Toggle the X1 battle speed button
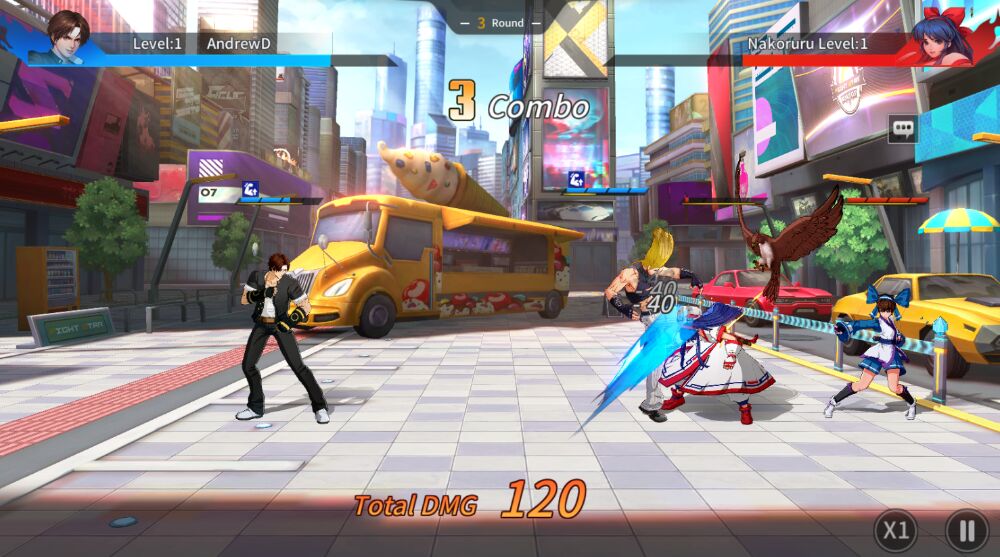The width and height of the screenshot is (1000, 557). point(895,530)
